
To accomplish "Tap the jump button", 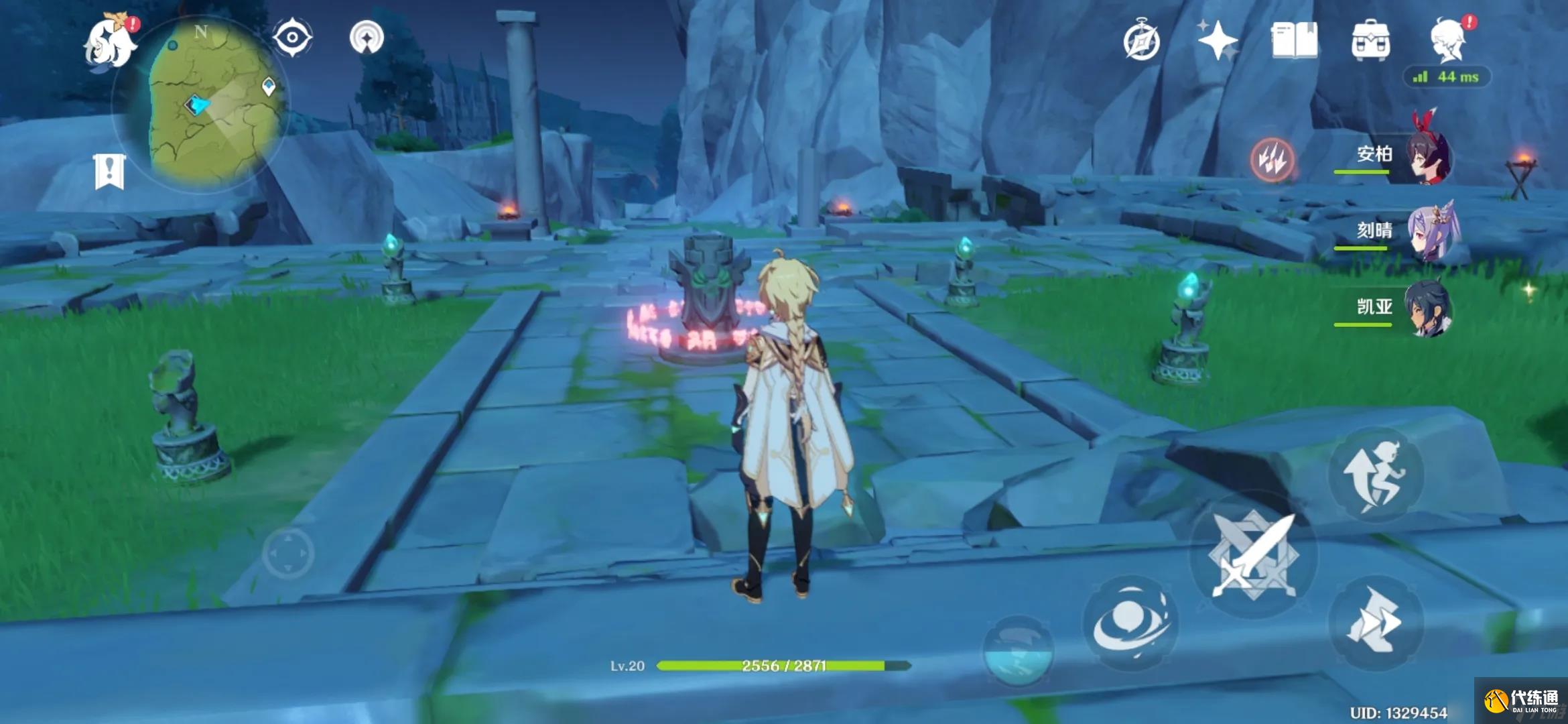I will tap(1376, 475).
